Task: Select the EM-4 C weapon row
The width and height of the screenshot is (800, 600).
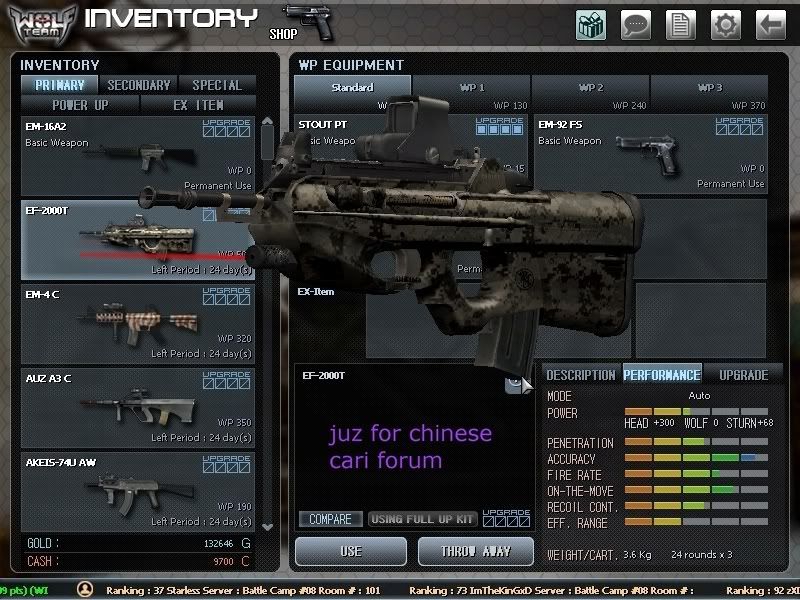Action: pyautogui.click(x=138, y=323)
